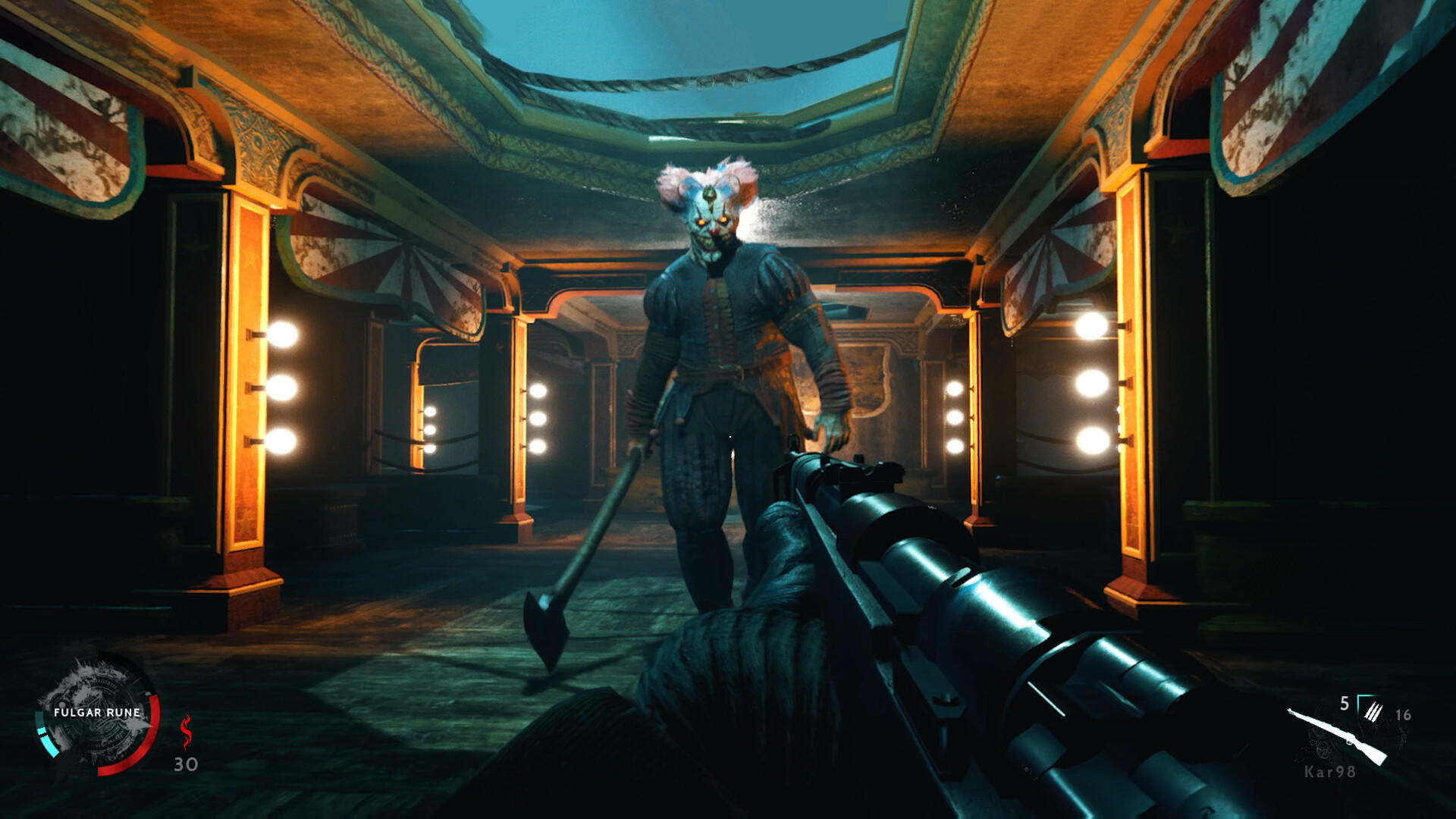
Task: Click the red souls currency icon
Action: [x=187, y=731]
